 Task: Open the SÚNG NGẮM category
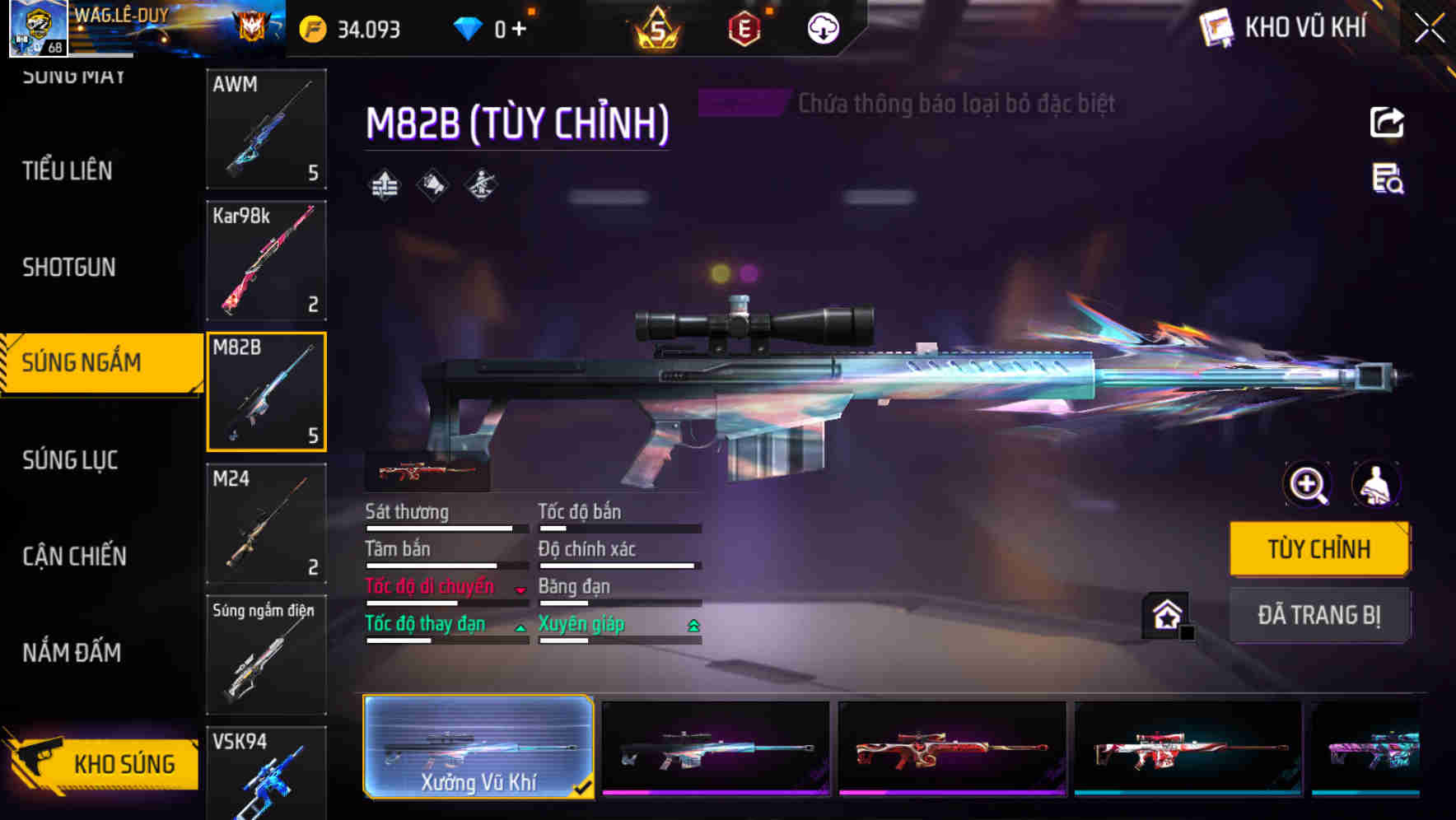[82, 361]
